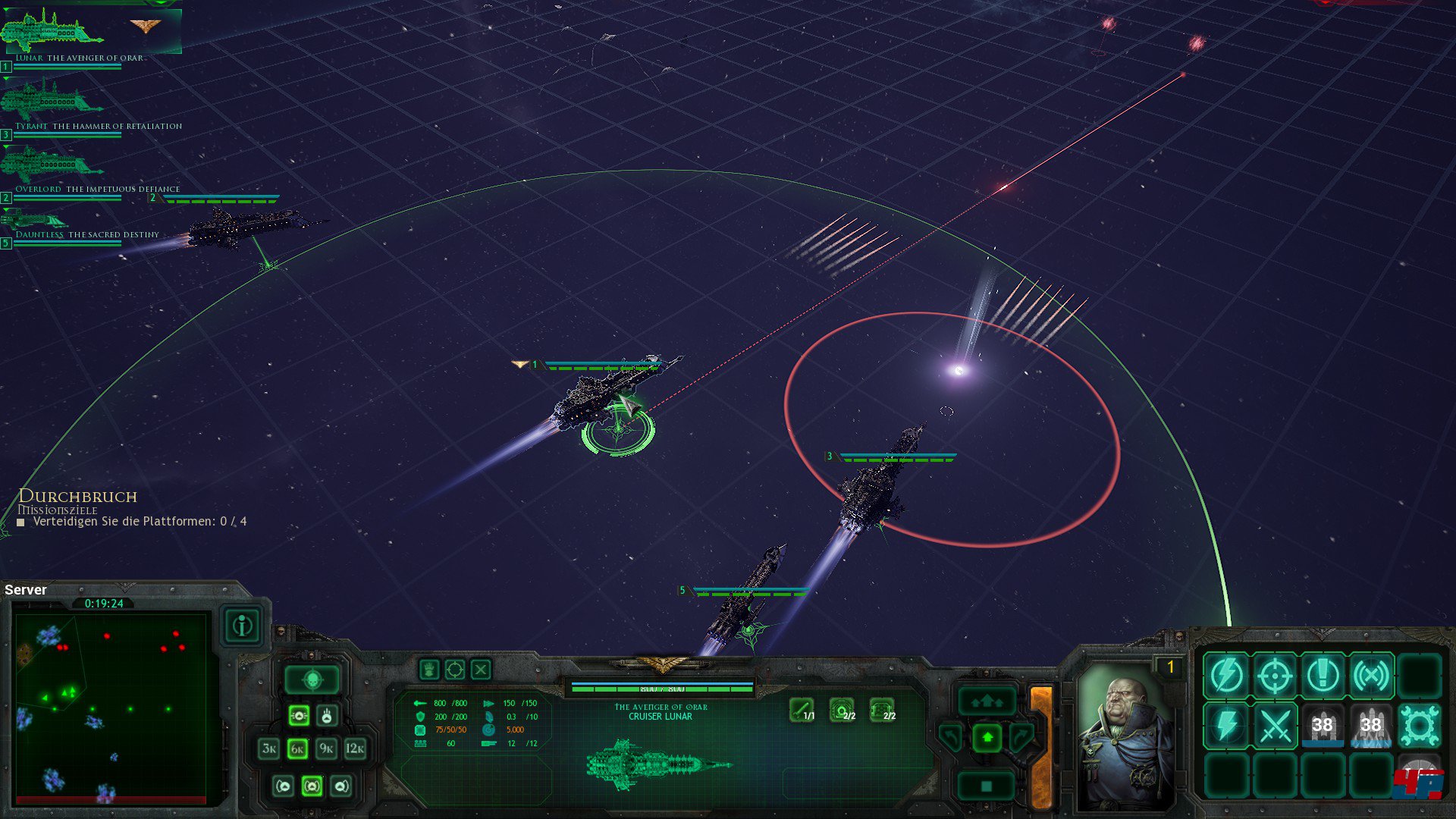Set engagement range to 9K
Viewport: 1456px width, 819px height.
[x=326, y=749]
